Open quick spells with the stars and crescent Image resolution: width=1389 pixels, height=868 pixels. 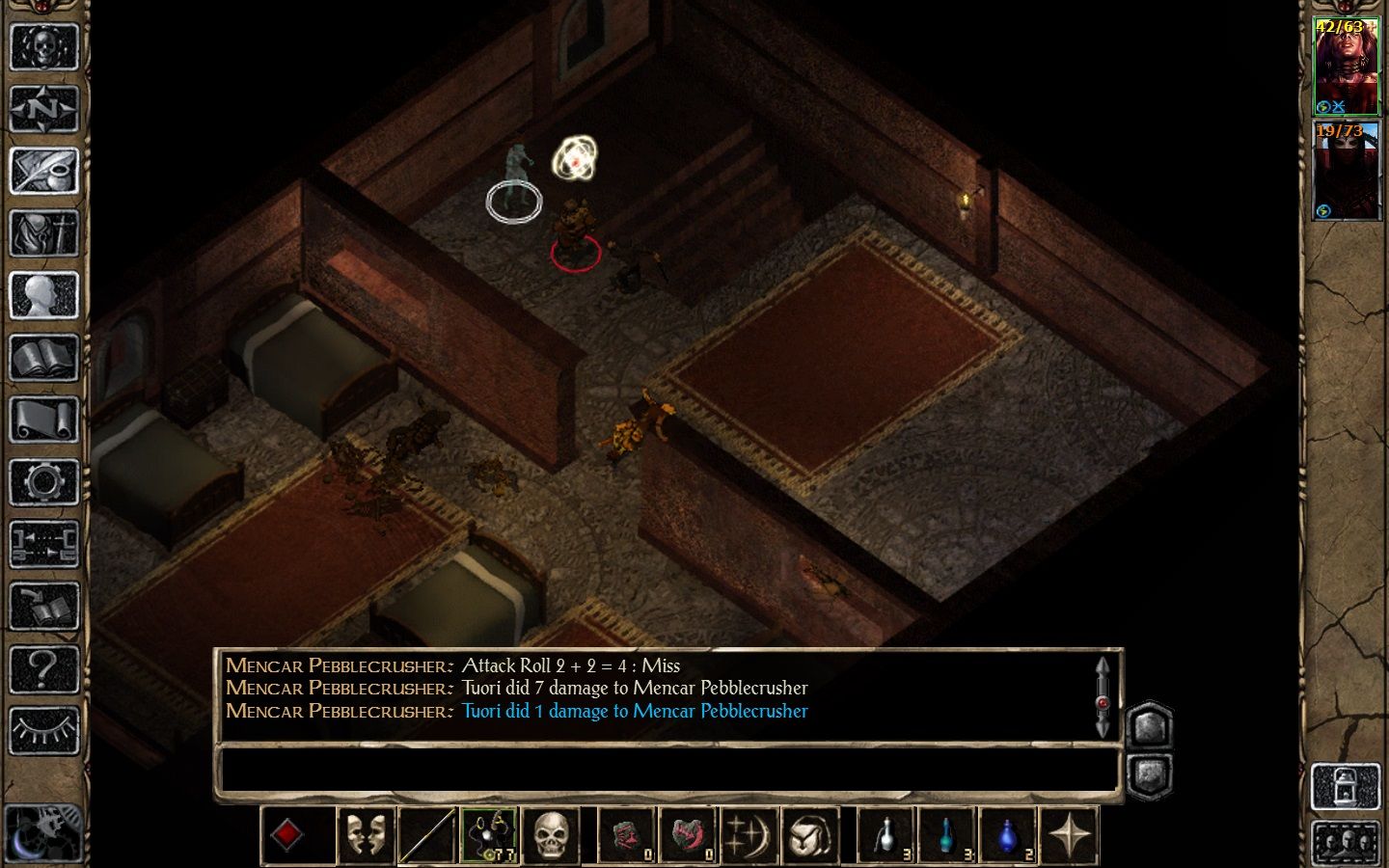point(750,835)
